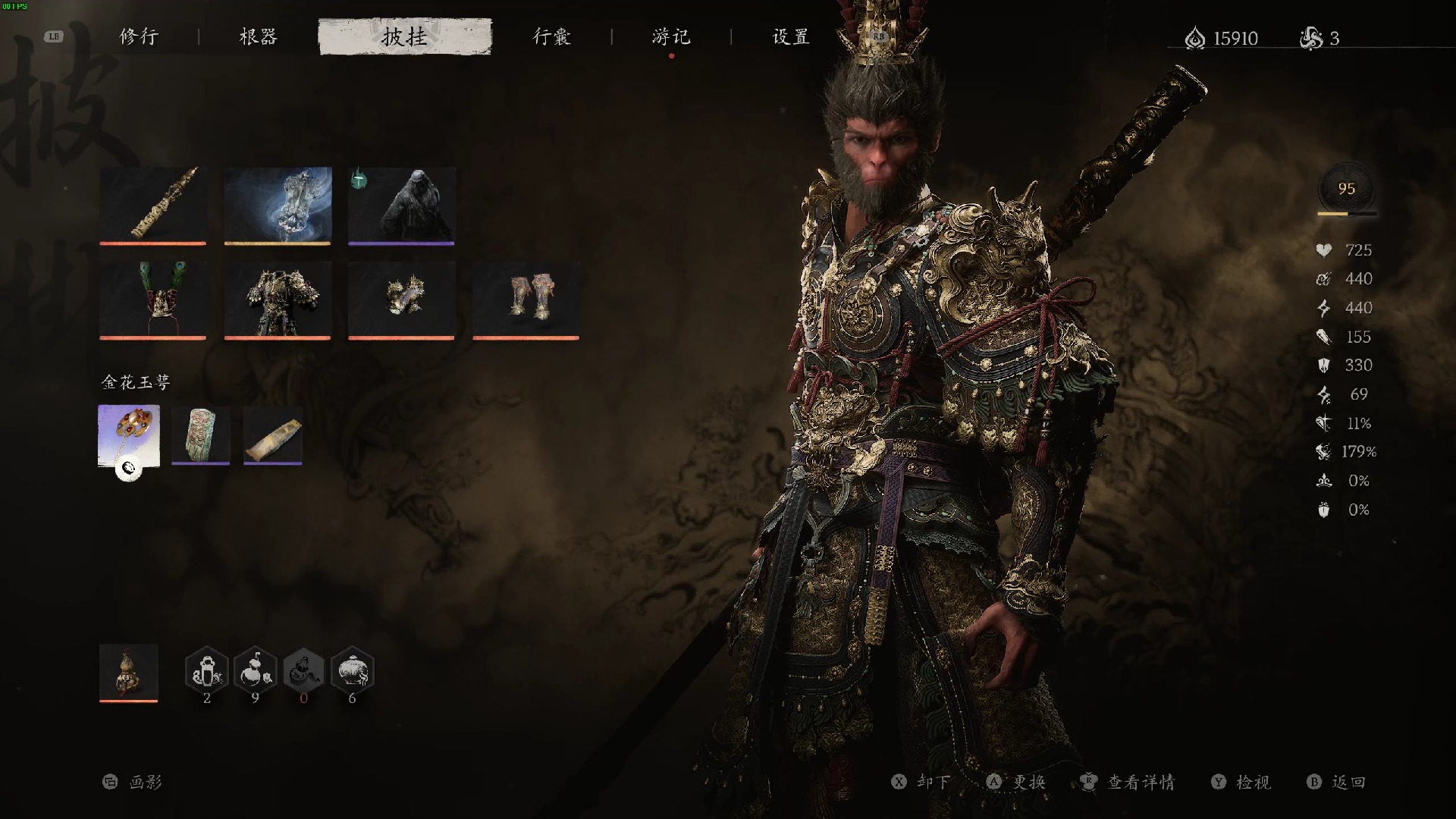Select the 披挂 equipment tab
1456x819 pixels.
[405, 36]
